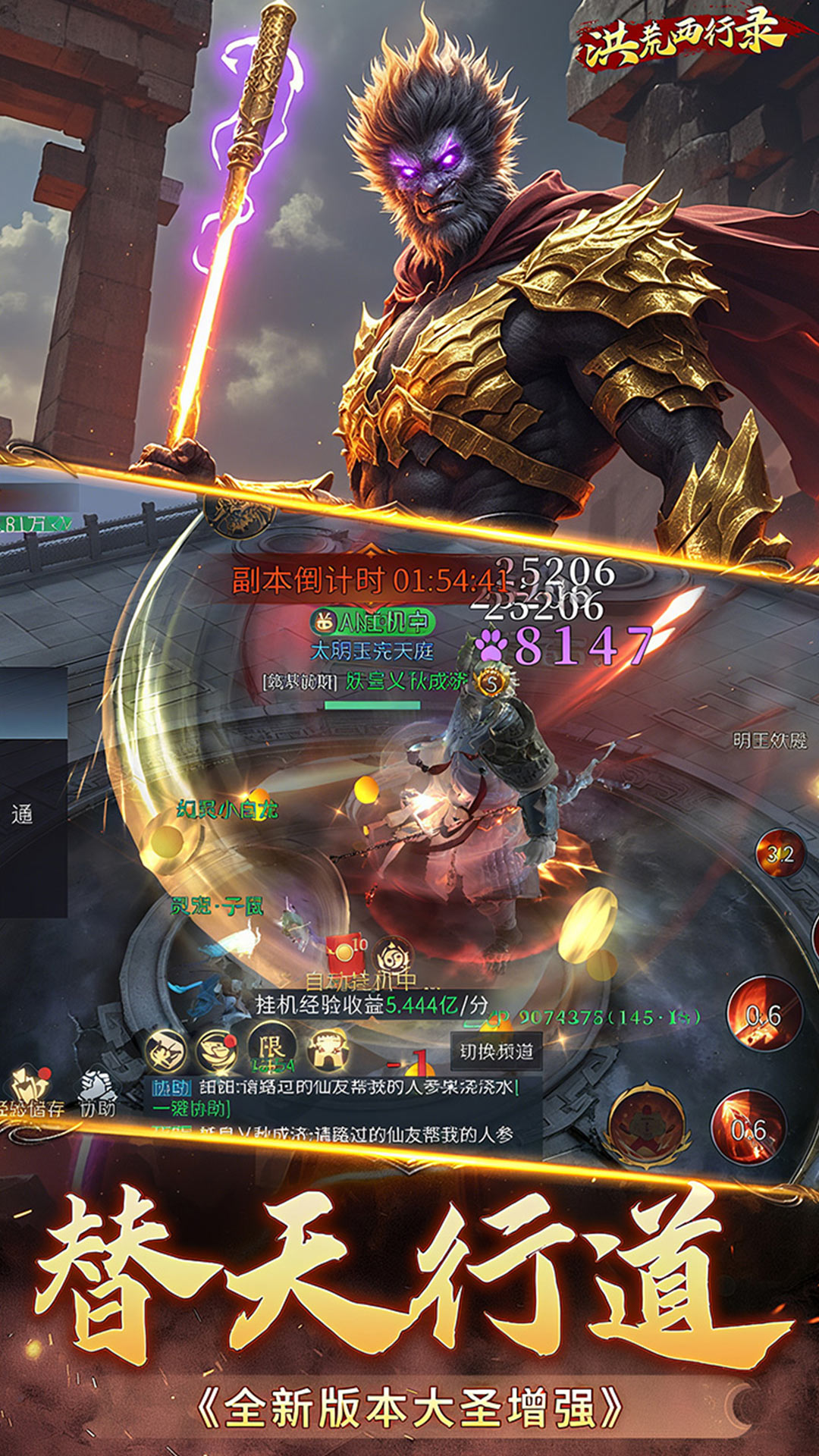Select the 通 tab on the side panel

pos(23,814)
